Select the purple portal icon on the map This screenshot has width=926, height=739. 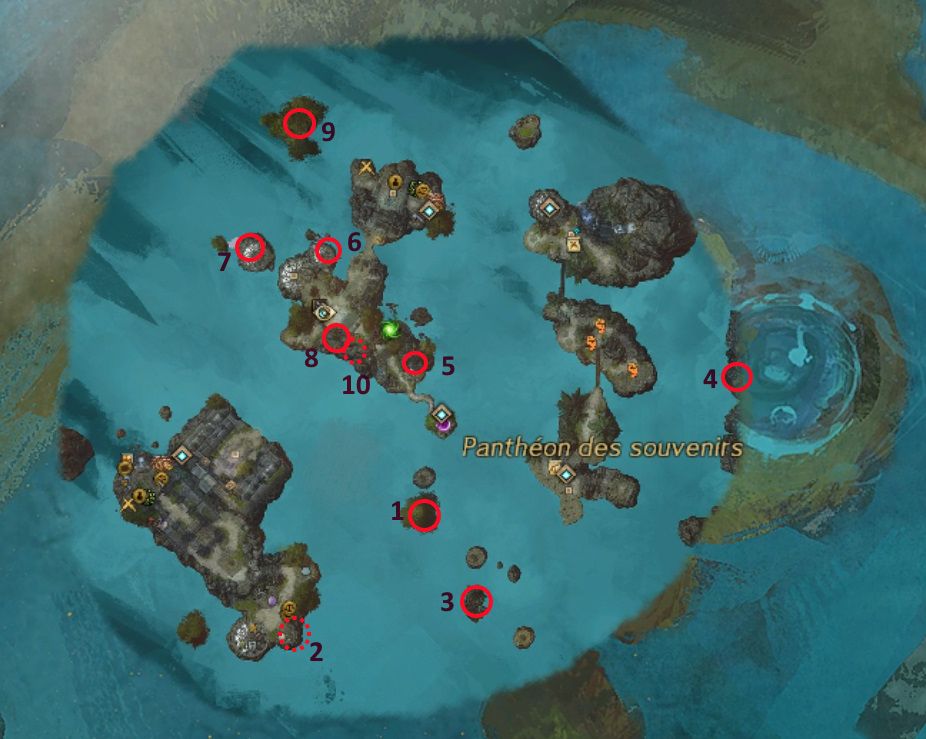click(442, 425)
